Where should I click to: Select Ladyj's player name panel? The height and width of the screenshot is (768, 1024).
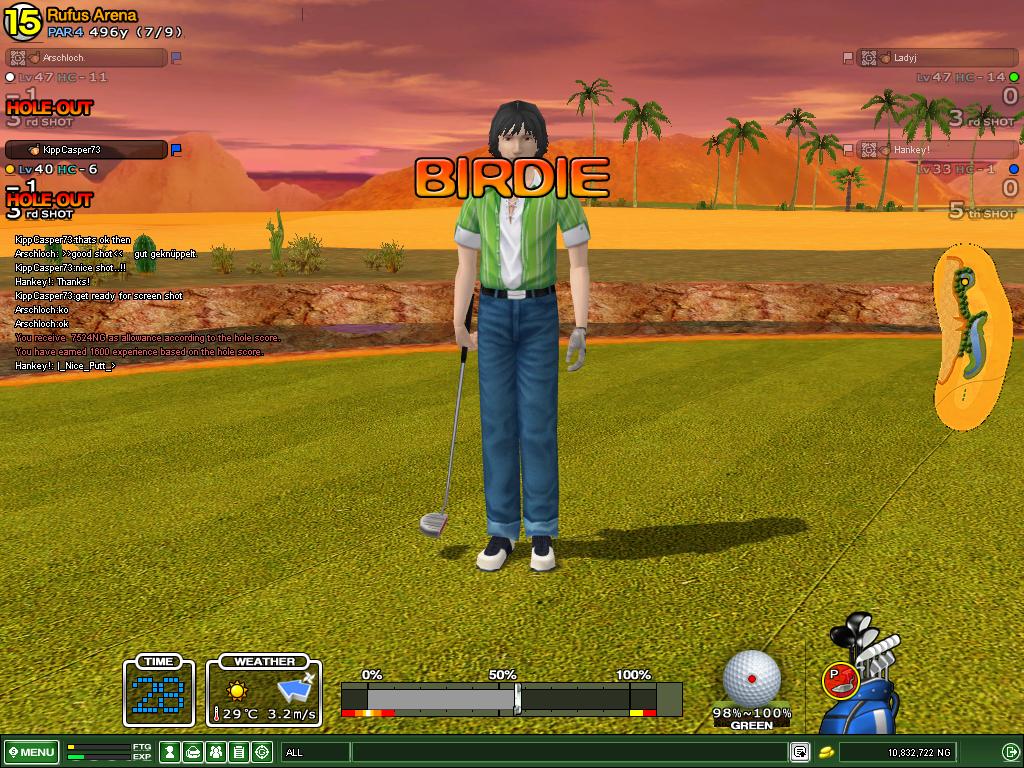pyautogui.click(x=938, y=58)
